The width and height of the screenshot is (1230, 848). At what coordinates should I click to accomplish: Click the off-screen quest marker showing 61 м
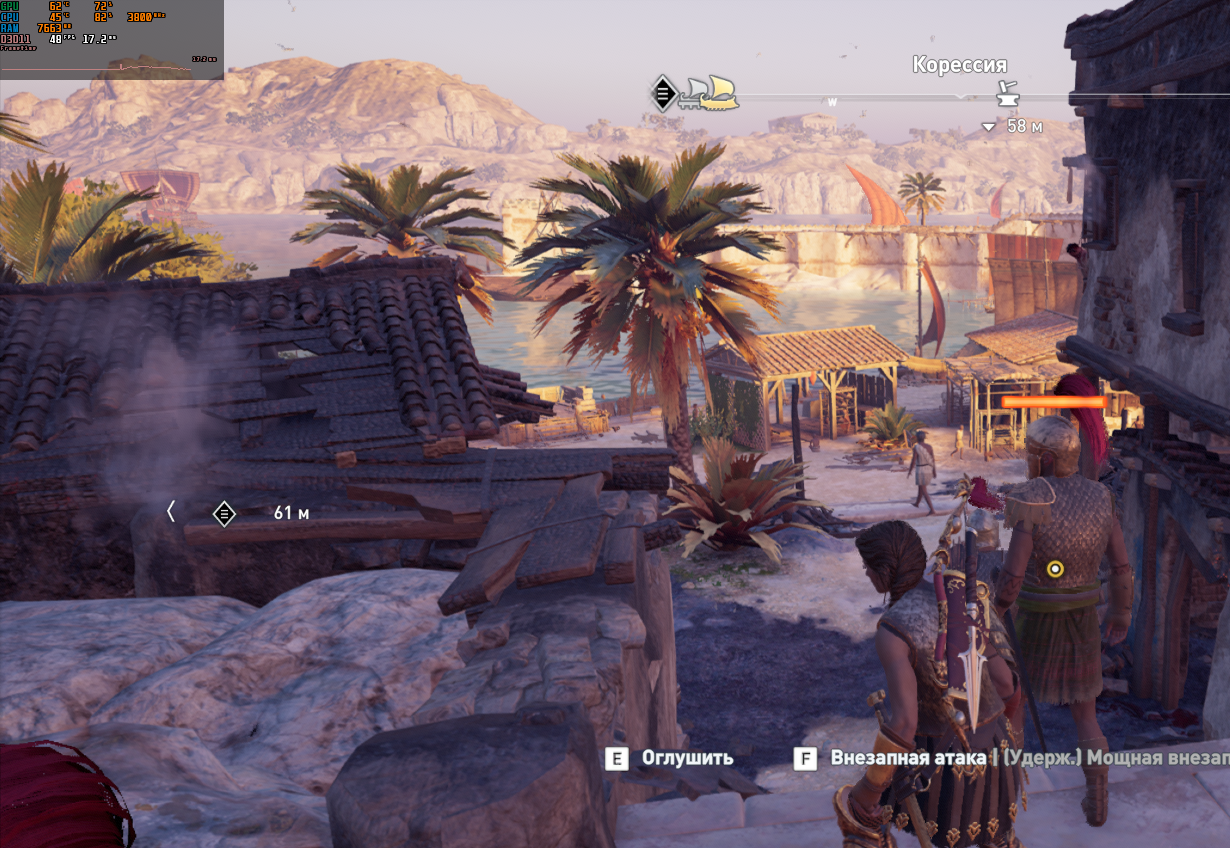pos(225,514)
